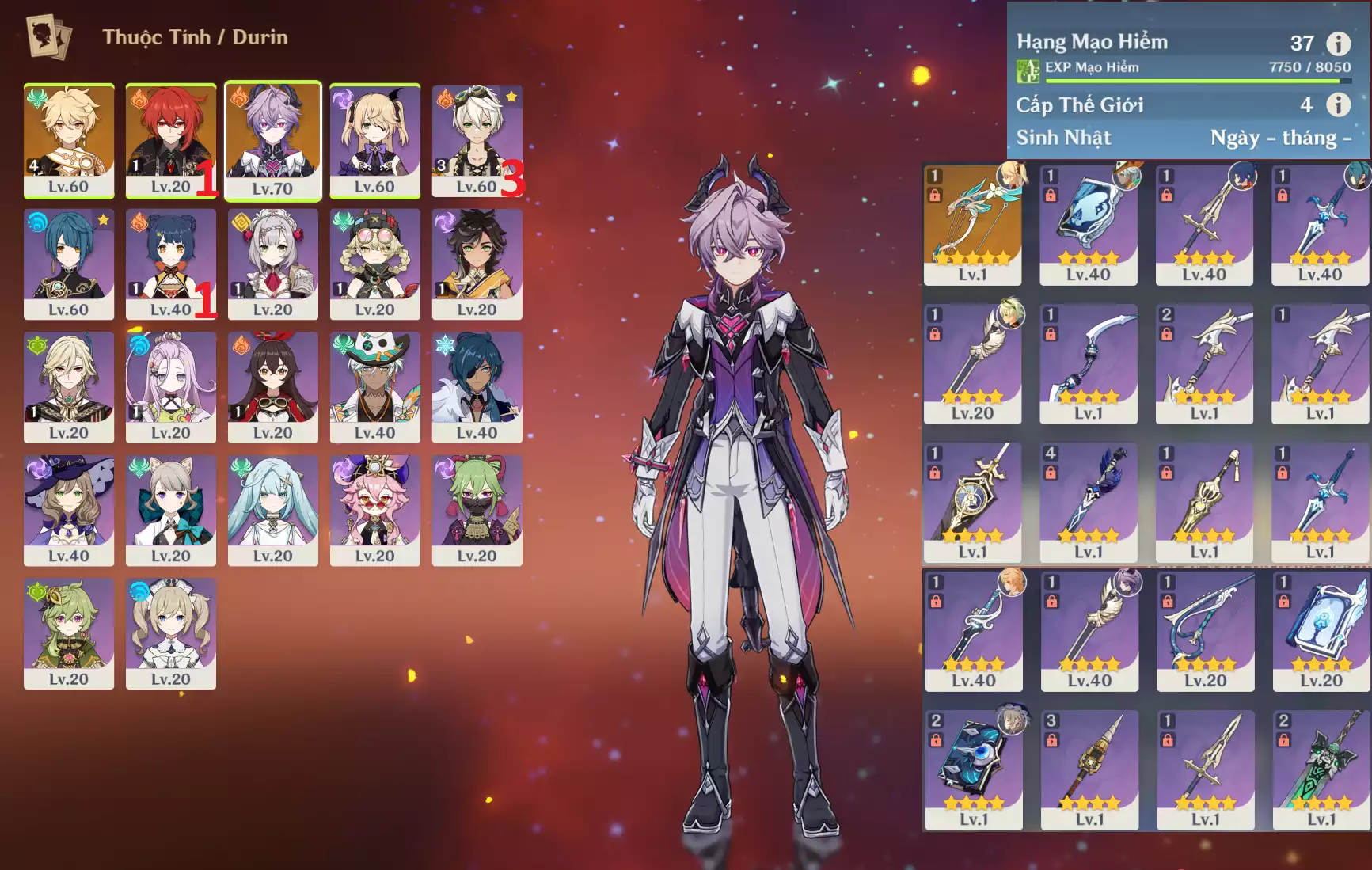
Task: Select Dori's character card
Action: [374, 510]
